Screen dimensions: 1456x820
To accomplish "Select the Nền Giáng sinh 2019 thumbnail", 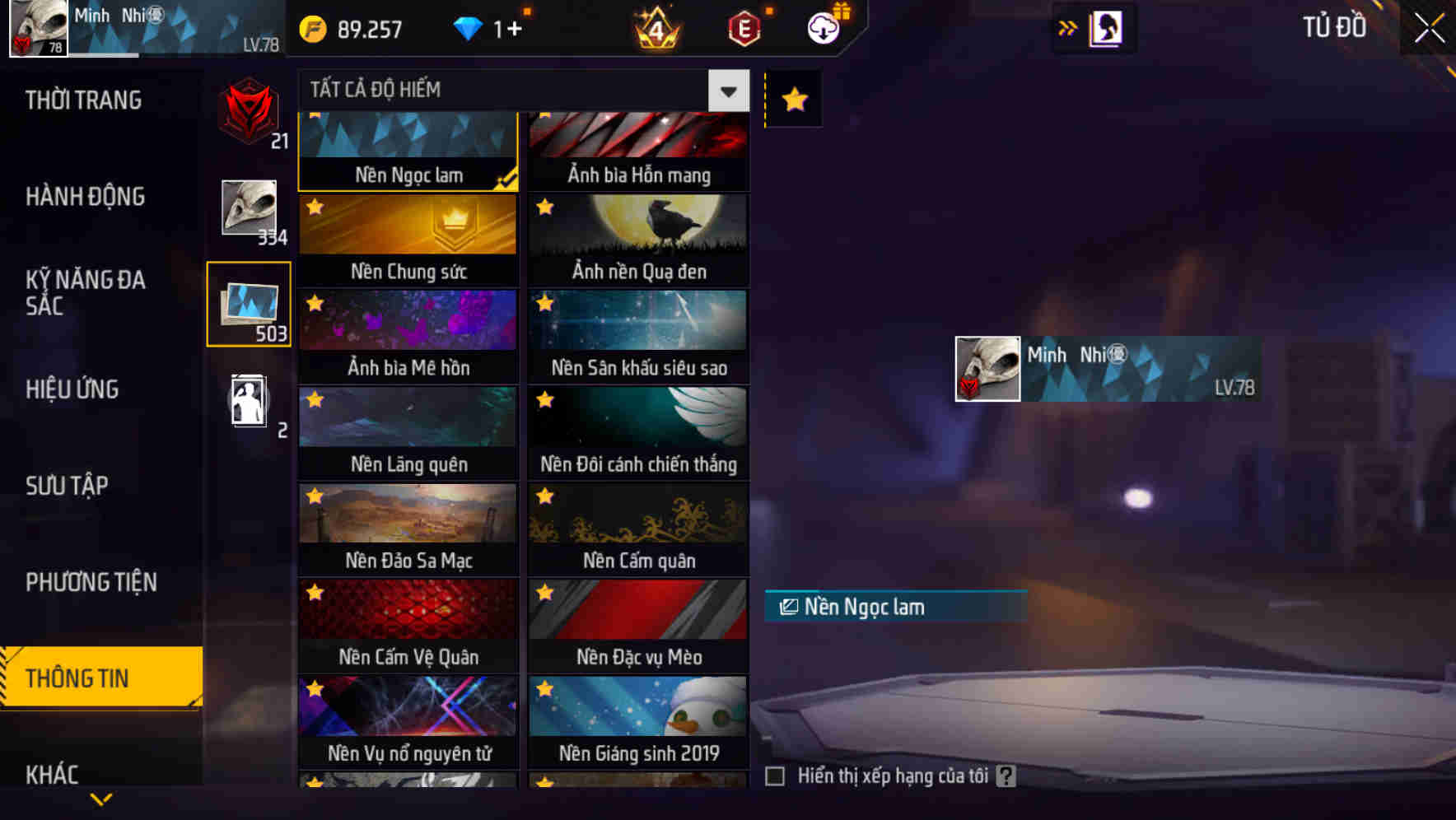I will pyautogui.click(x=638, y=709).
